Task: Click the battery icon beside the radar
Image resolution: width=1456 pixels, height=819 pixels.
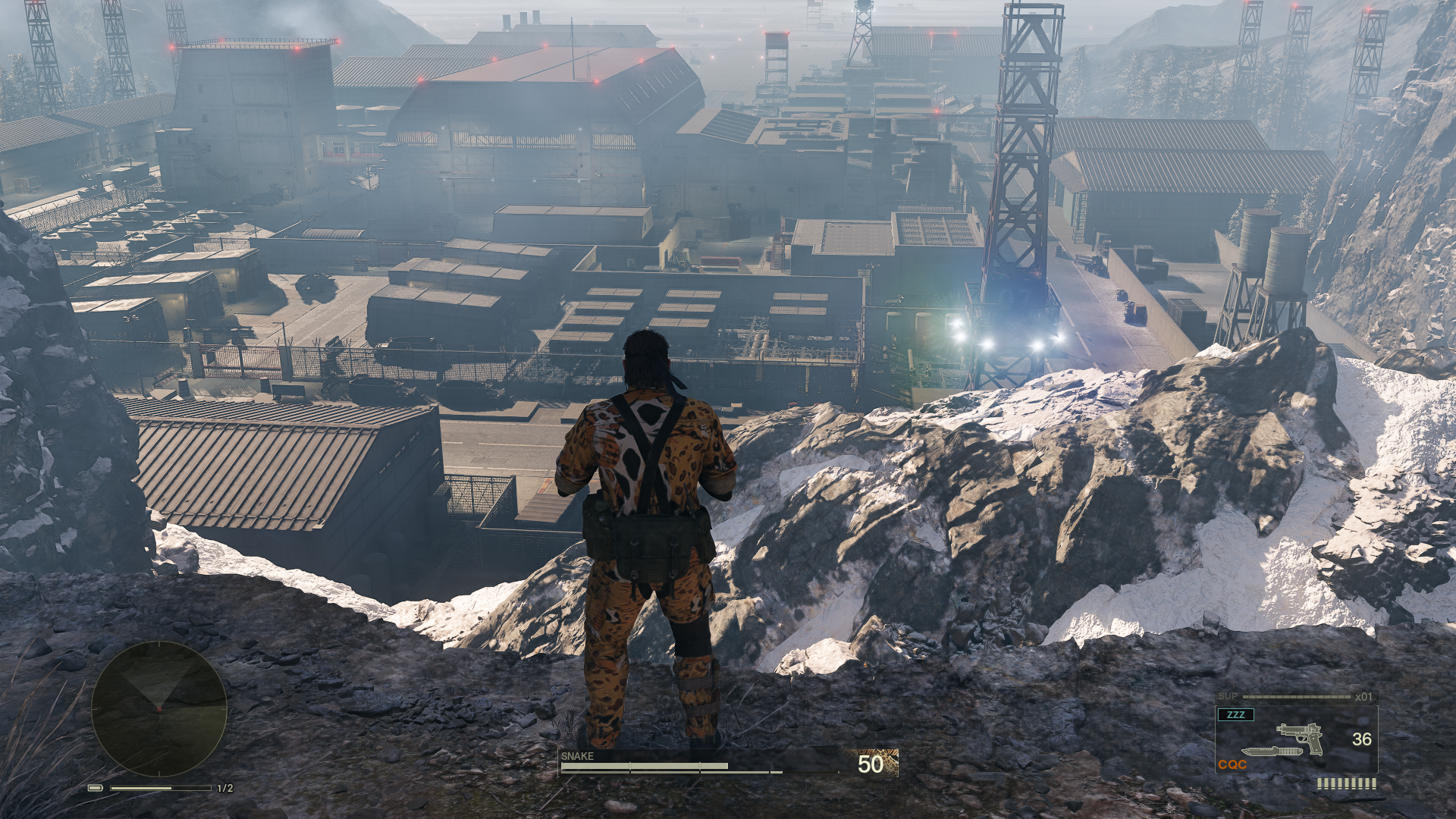Action: tap(95, 788)
